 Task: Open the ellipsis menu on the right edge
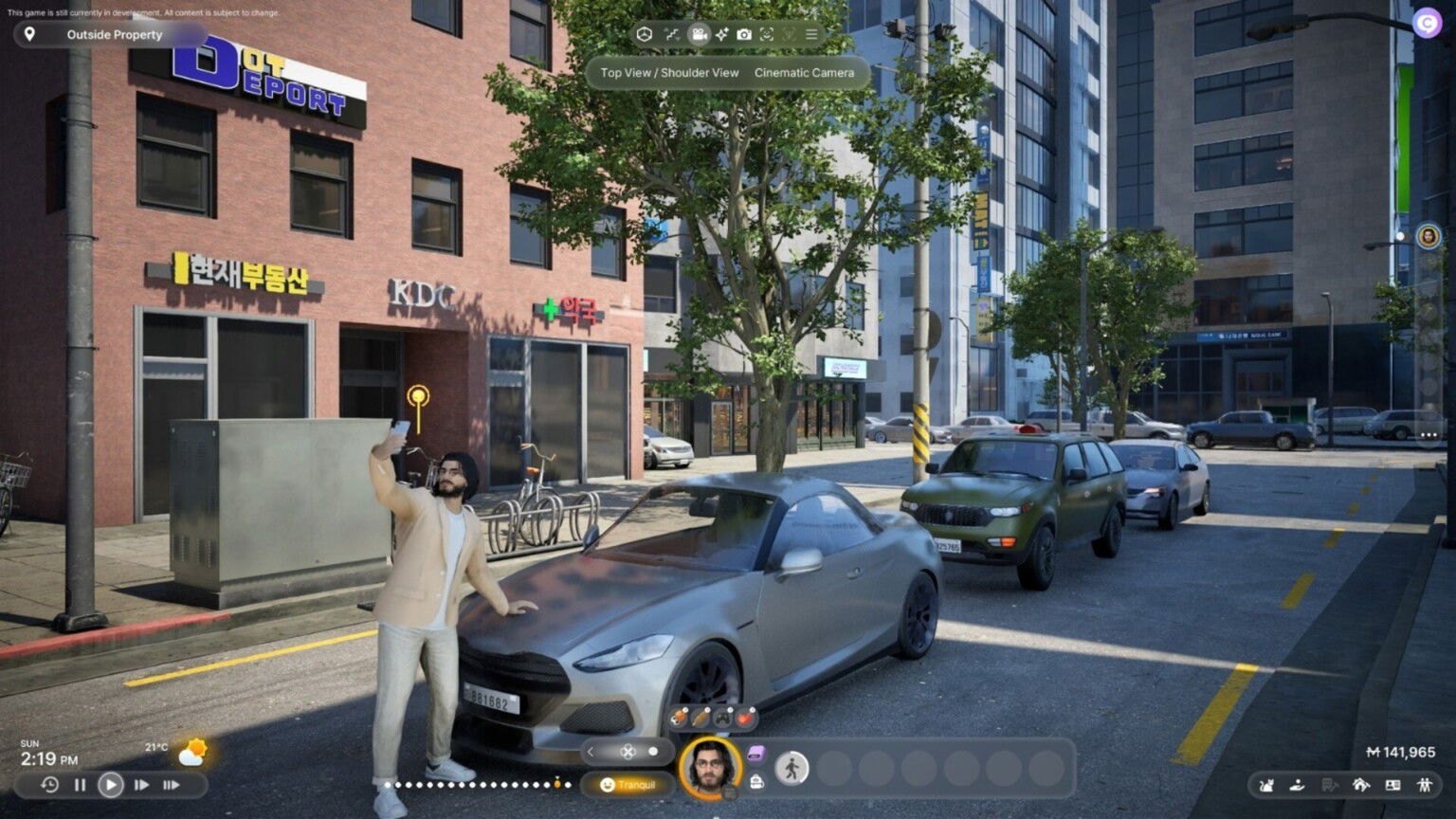point(1428,435)
